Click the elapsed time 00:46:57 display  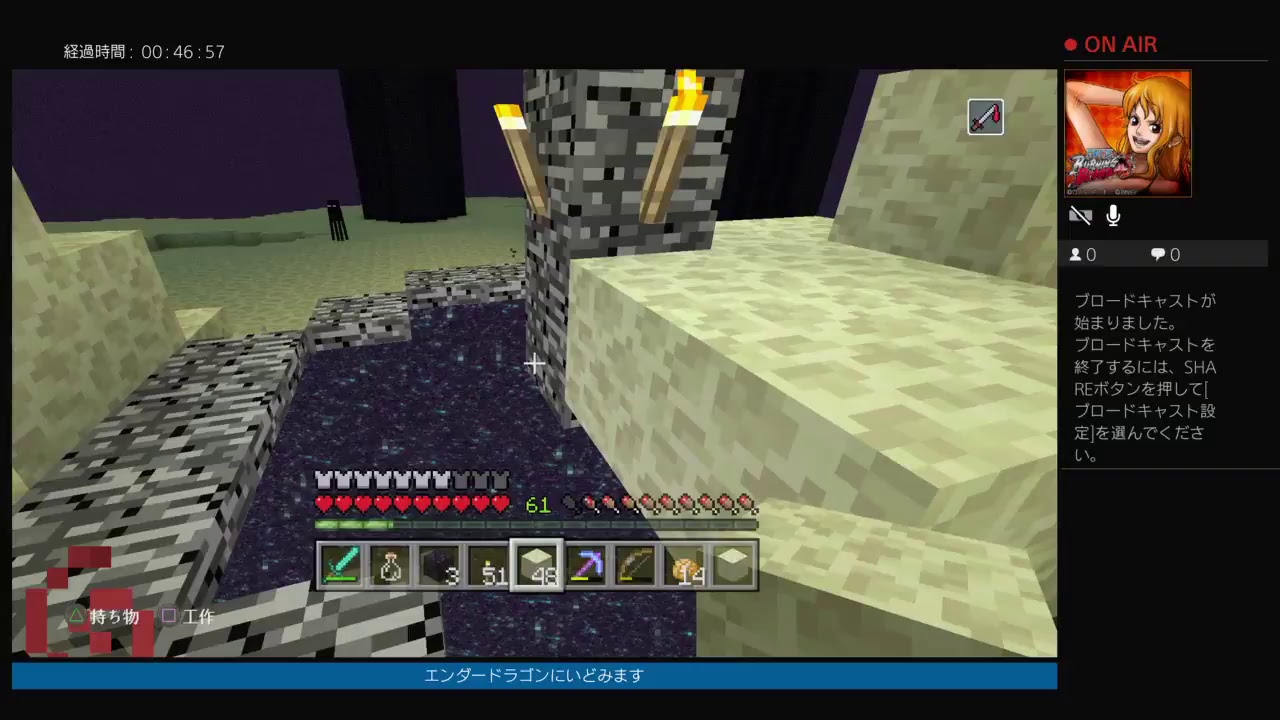[145, 51]
